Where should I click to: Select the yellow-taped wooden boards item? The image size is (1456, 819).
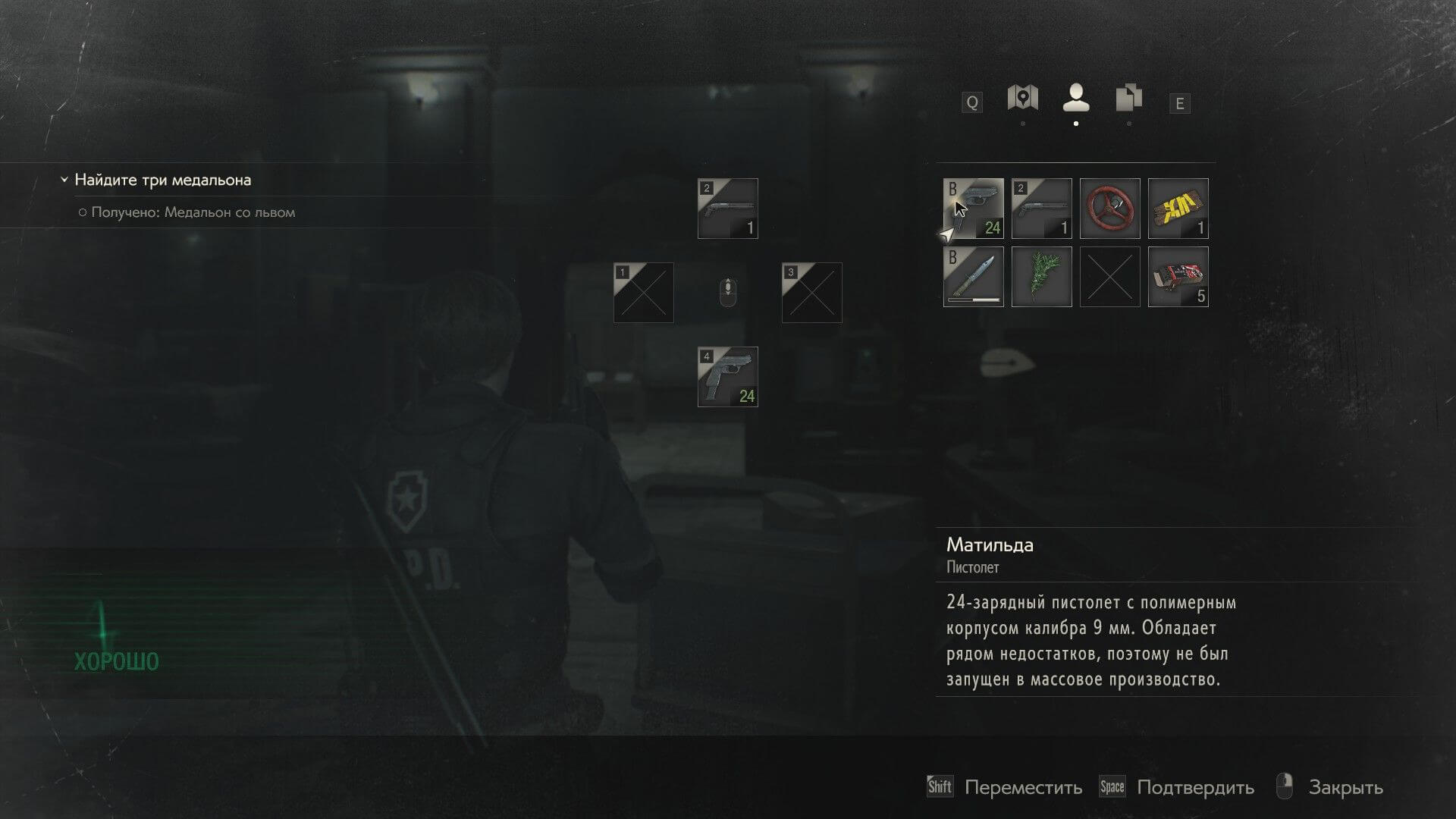tap(1178, 209)
